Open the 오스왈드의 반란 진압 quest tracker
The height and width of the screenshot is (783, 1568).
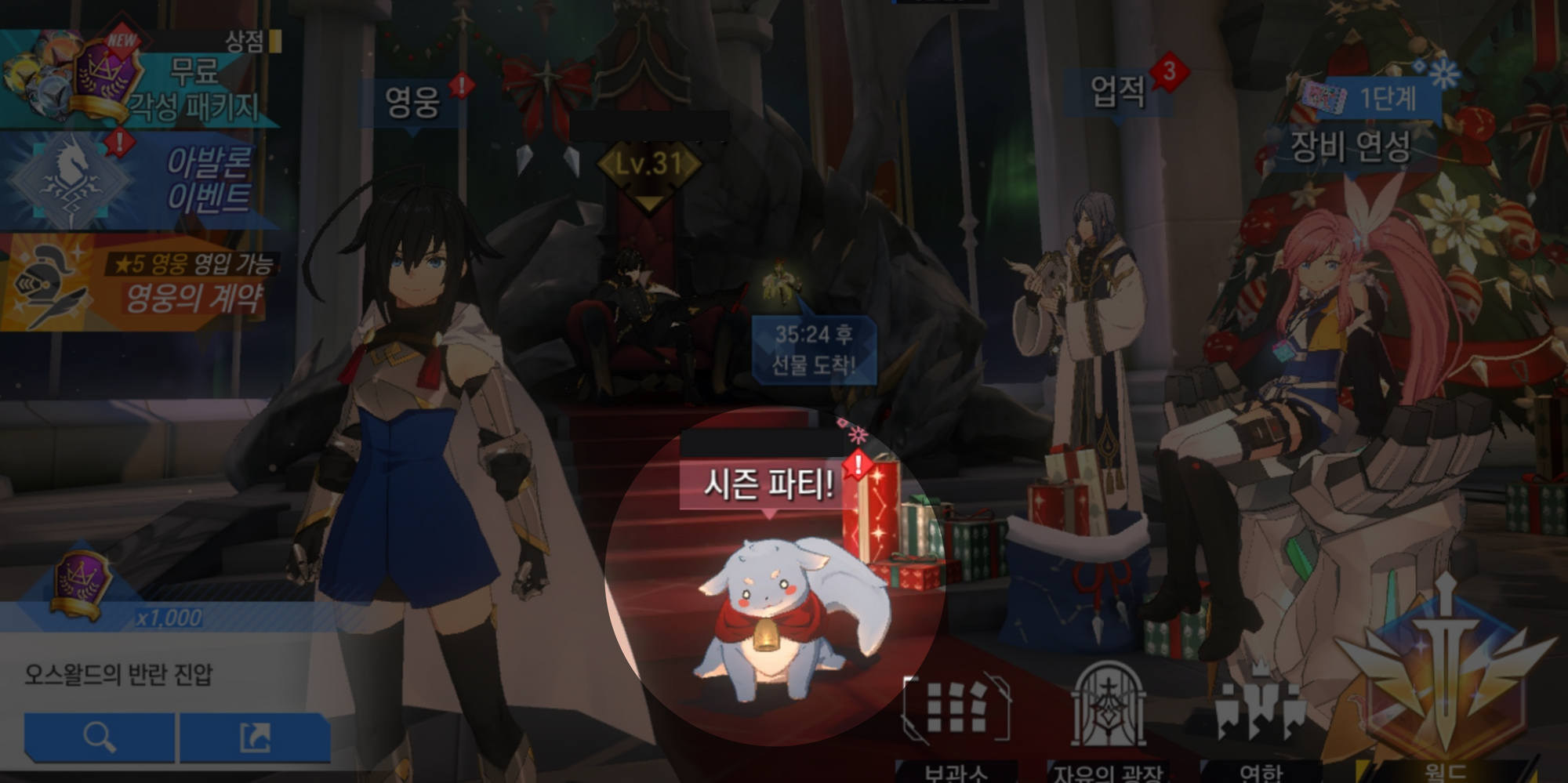pyautogui.click(x=119, y=674)
